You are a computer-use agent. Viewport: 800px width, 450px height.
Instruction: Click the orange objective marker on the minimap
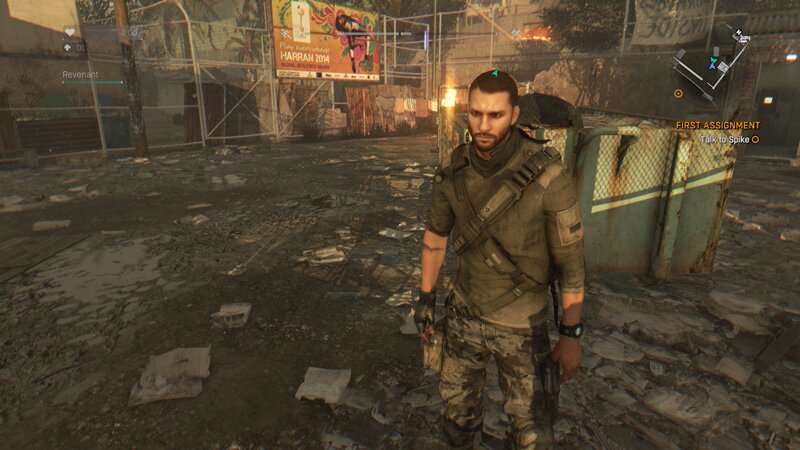678,93
